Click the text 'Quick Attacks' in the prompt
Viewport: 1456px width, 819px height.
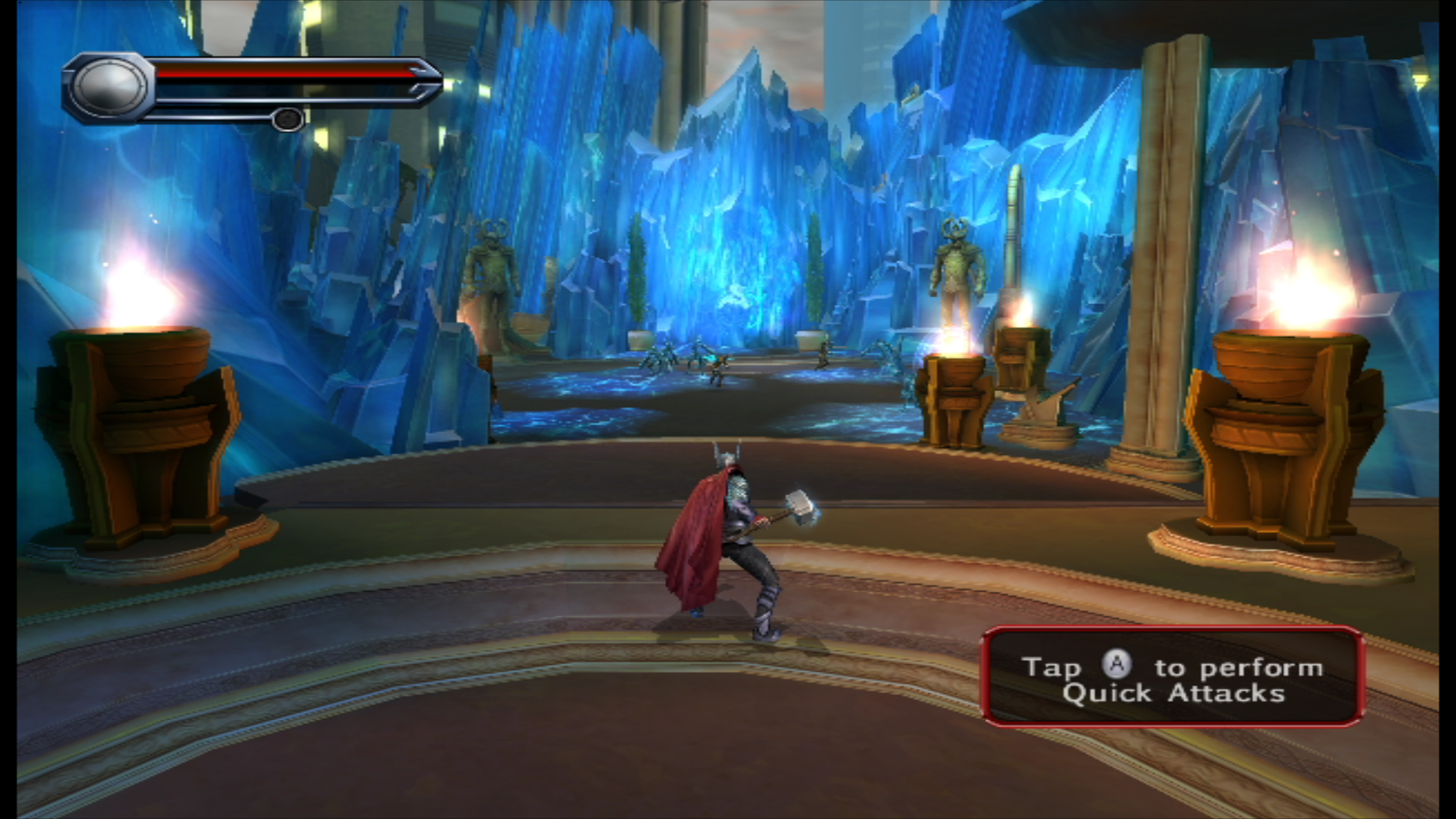coord(1175,693)
